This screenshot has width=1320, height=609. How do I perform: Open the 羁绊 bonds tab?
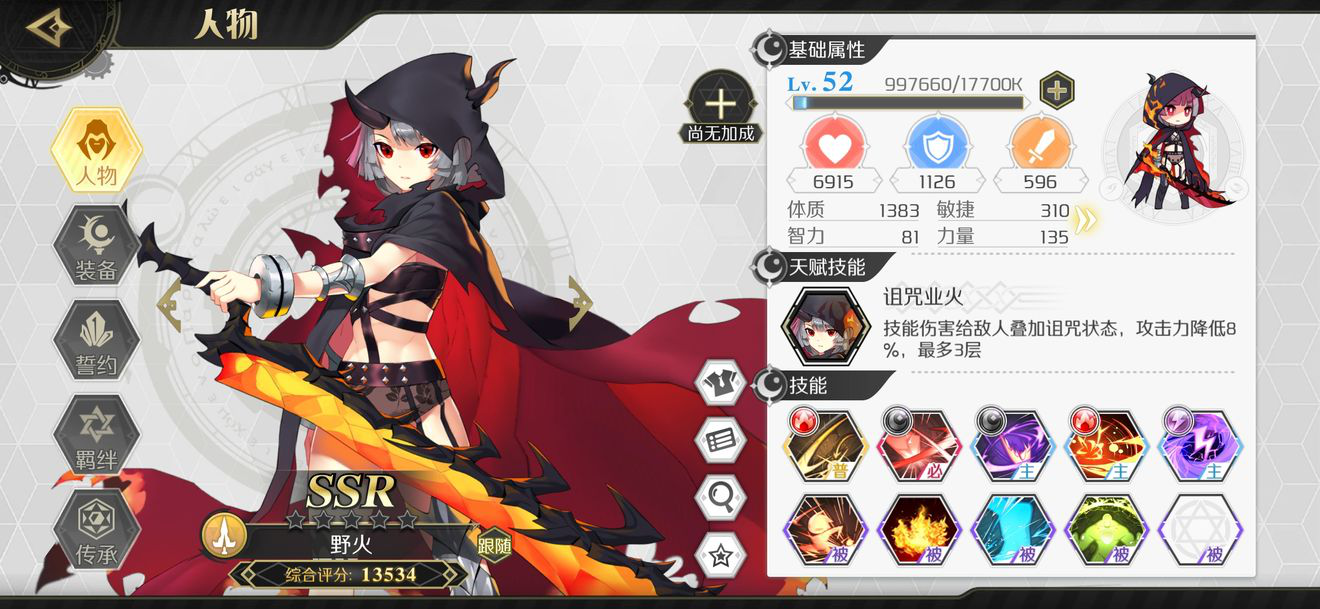pyautogui.click(x=97, y=434)
